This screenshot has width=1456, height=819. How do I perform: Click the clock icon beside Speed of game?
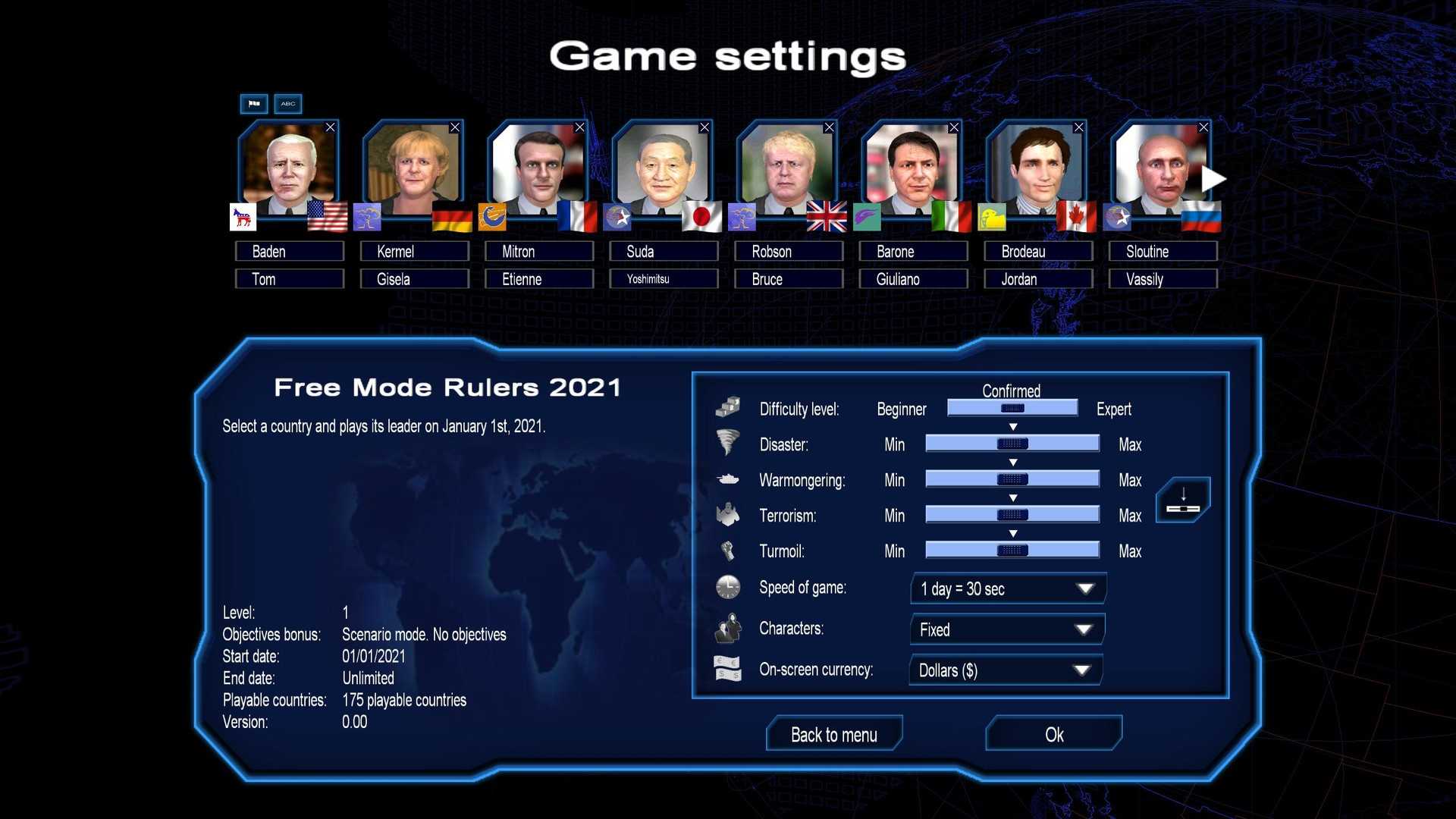[727, 587]
